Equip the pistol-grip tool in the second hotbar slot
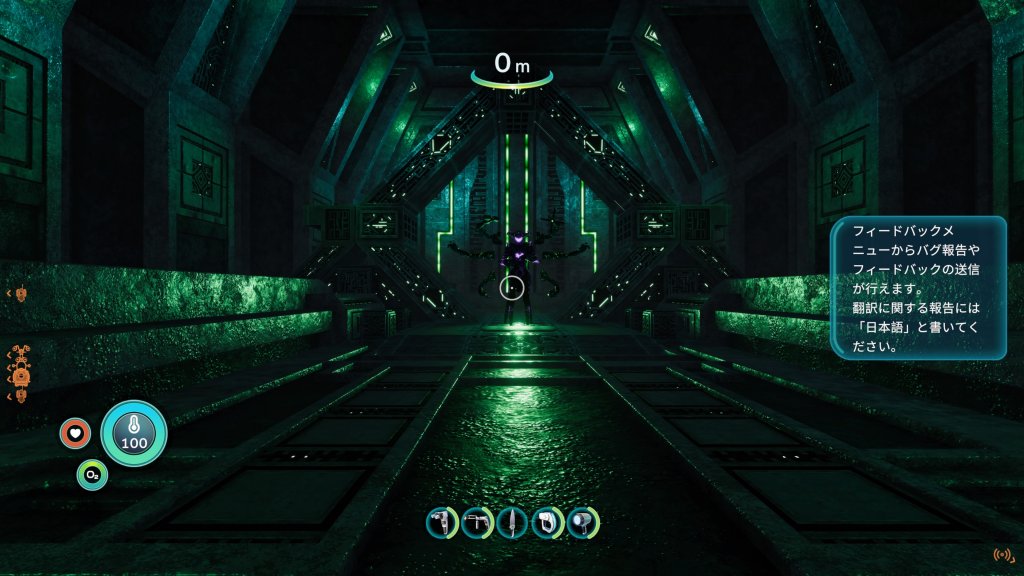The height and width of the screenshot is (576, 1024). (477, 522)
